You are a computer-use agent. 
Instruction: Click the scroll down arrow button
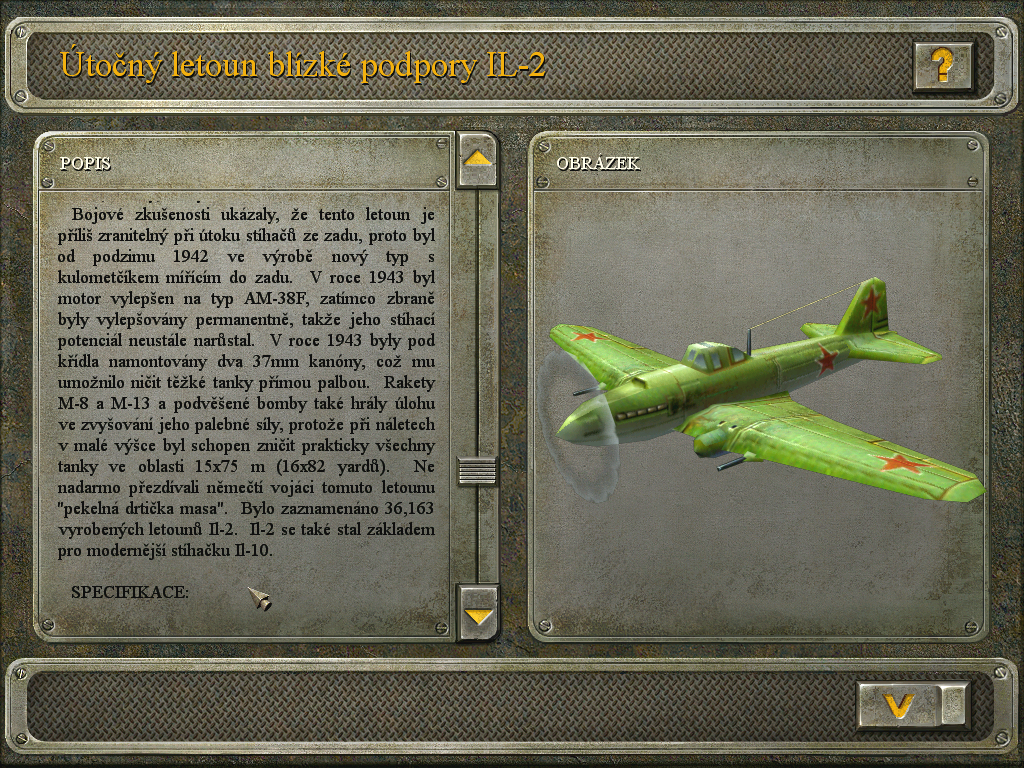[478, 614]
